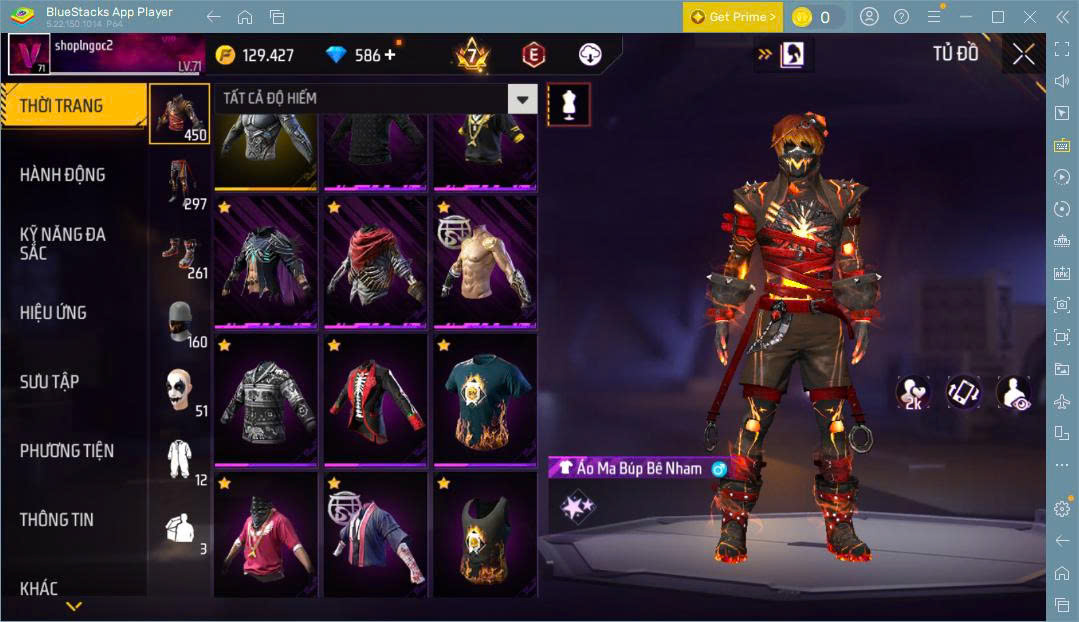Select the Phương Tiện category
This screenshot has width=1079, height=622.
coord(67,451)
